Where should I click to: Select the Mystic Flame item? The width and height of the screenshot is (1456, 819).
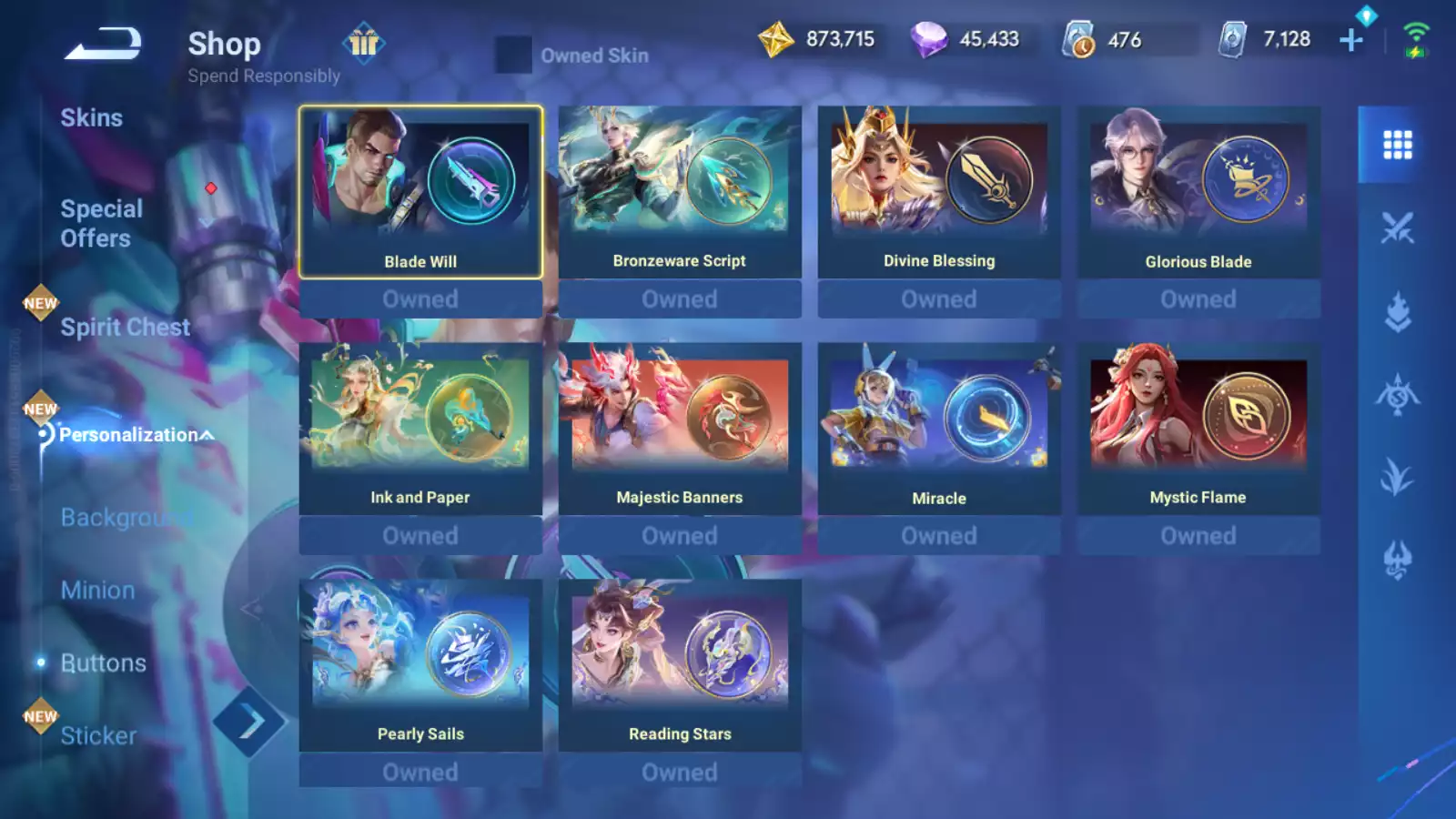click(1198, 429)
